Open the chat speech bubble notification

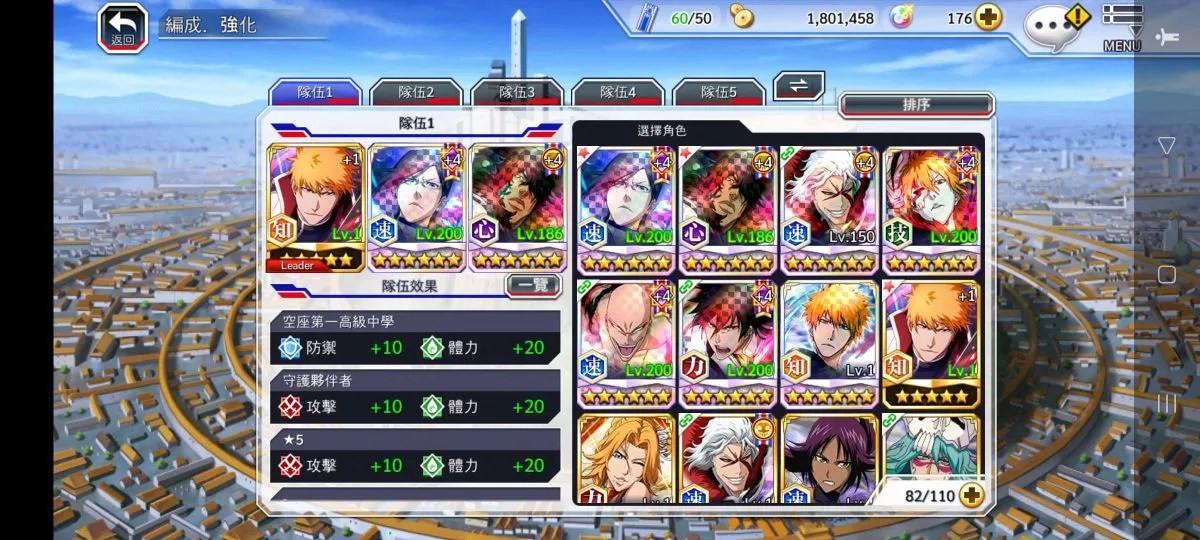(x=1056, y=25)
